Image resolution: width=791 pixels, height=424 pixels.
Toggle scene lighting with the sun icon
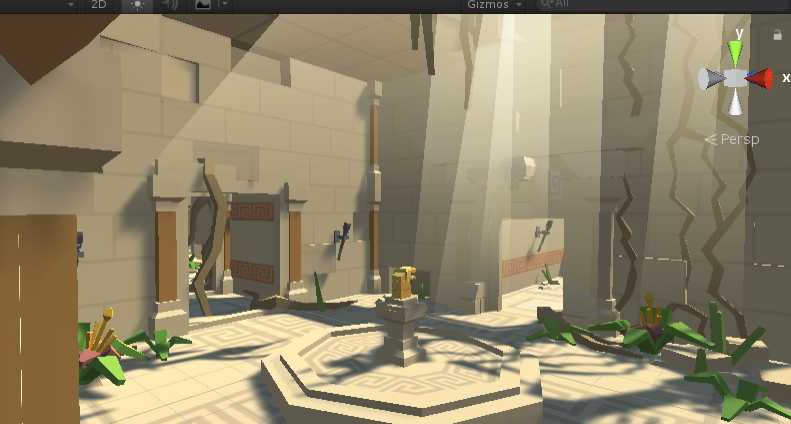pyautogui.click(x=137, y=4)
